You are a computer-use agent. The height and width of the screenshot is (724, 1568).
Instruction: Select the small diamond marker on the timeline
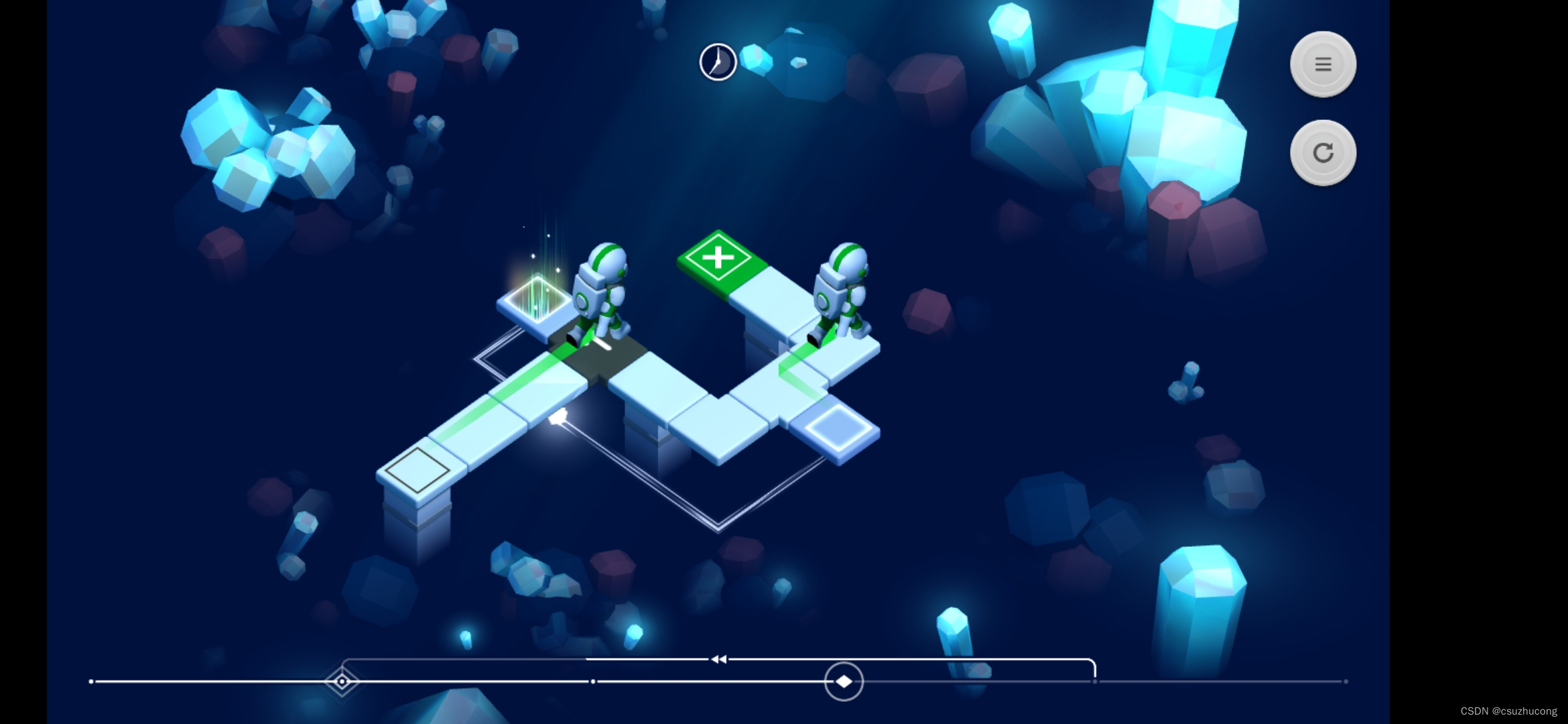(342, 682)
